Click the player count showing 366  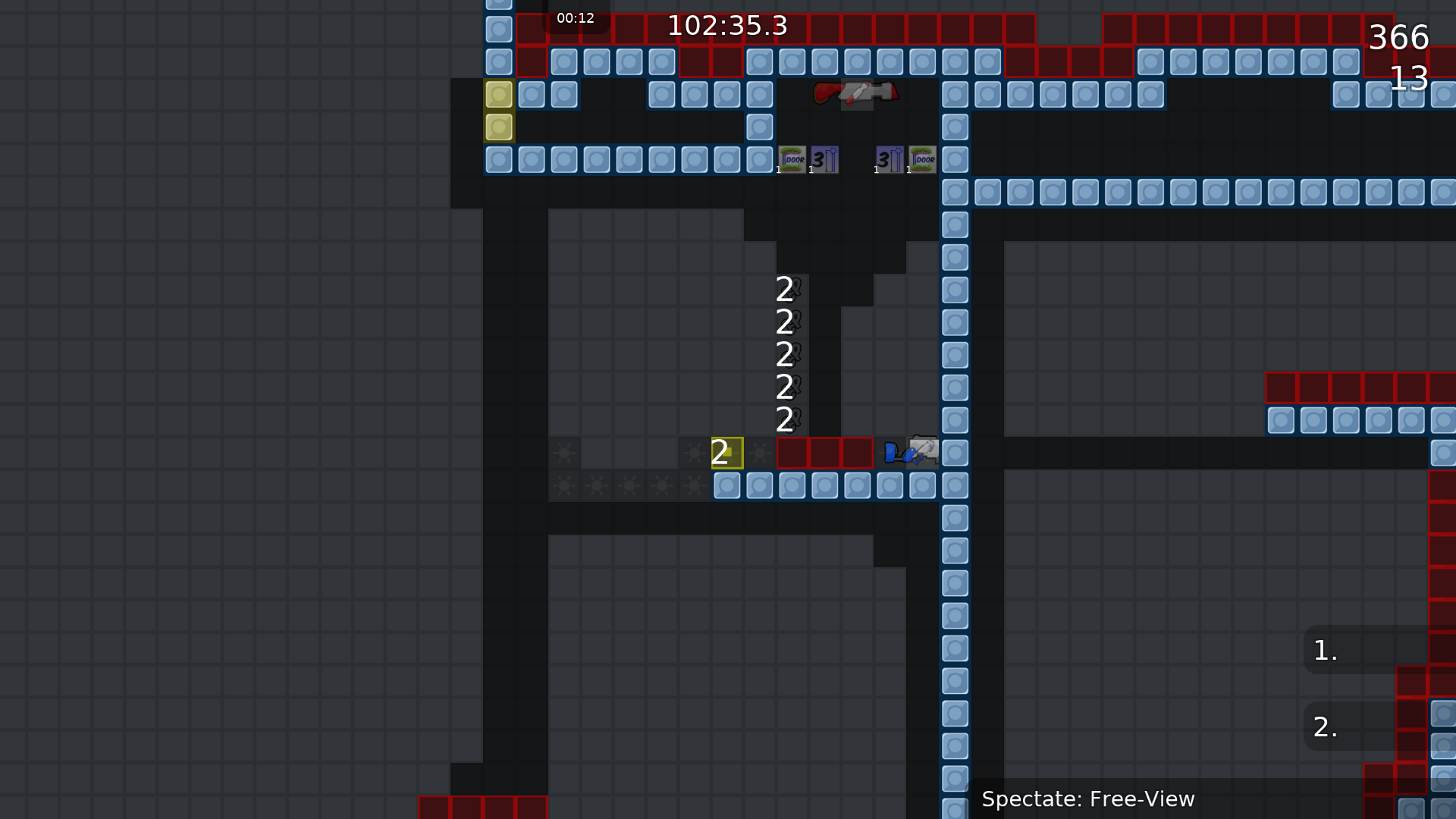tap(1399, 38)
